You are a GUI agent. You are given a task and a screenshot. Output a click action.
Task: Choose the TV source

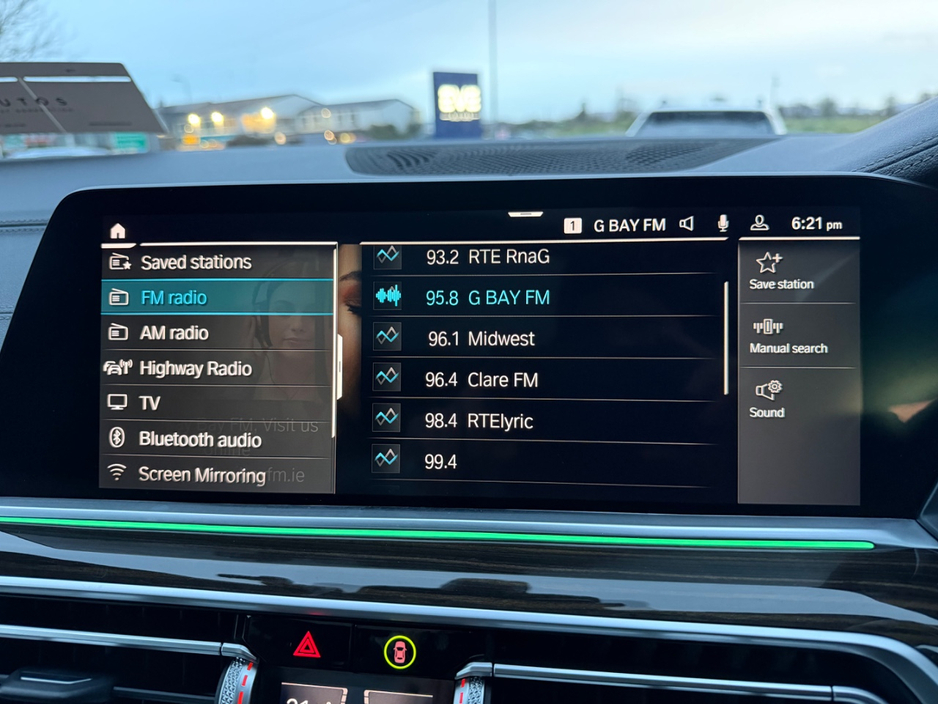pos(149,403)
